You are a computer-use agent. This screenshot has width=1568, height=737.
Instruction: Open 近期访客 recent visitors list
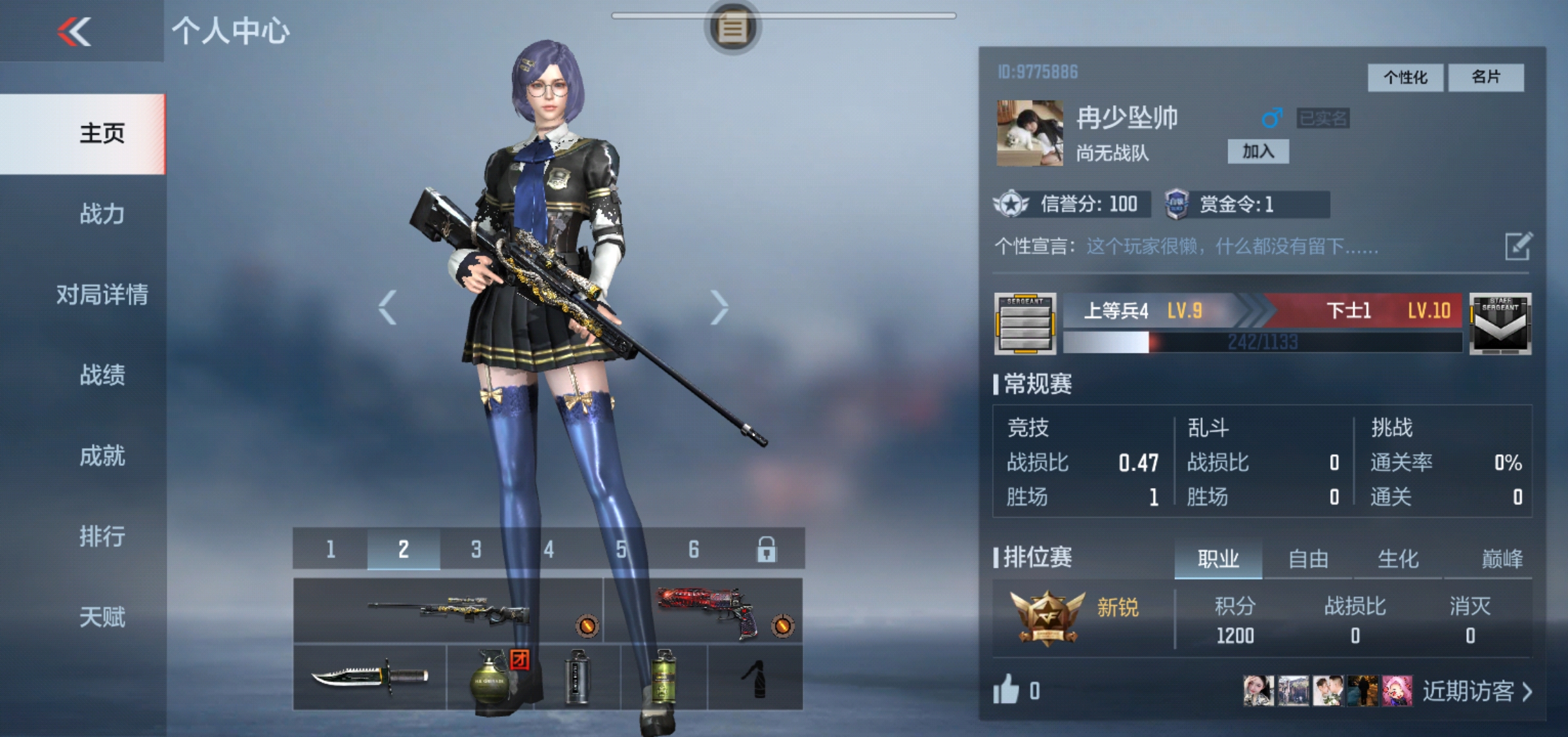click(1477, 691)
